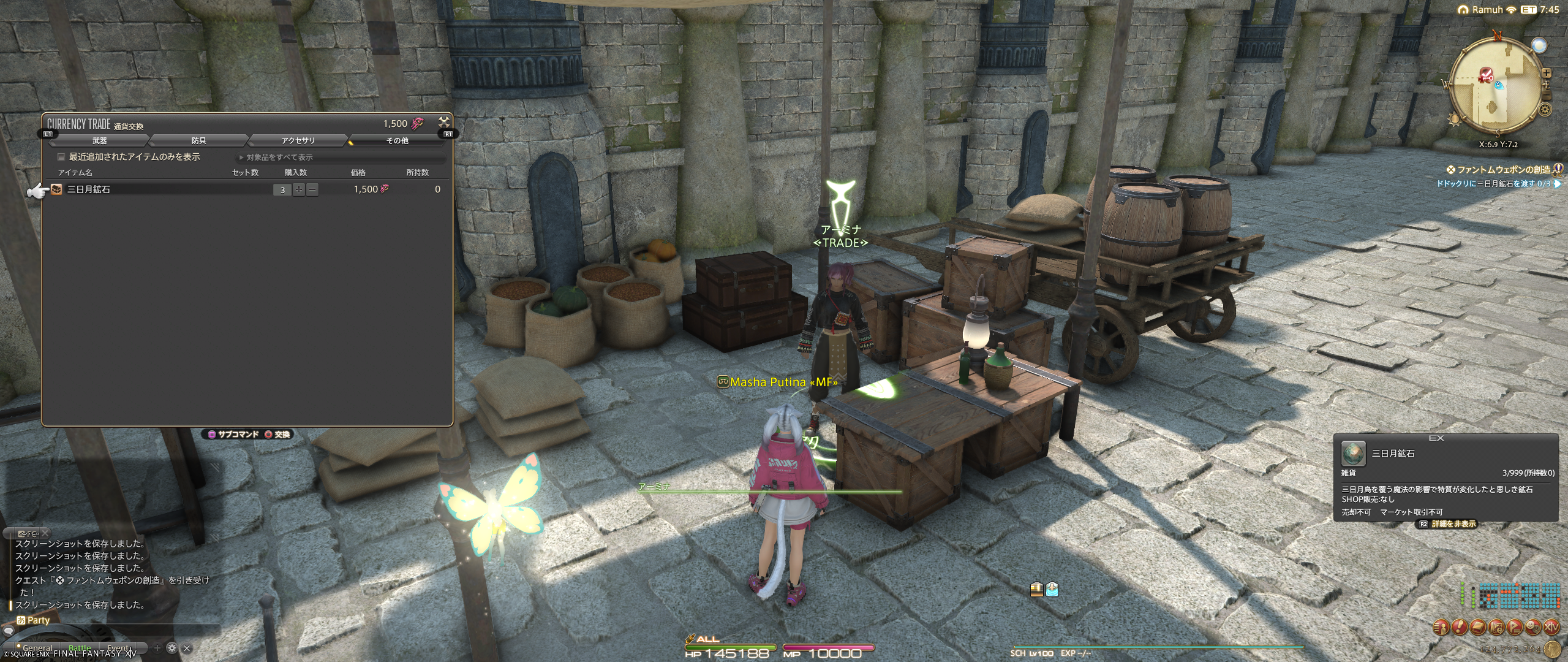Open chat log settings gear
The height and width of the screenshot is (662, 1568).
[x=172, y=648]
